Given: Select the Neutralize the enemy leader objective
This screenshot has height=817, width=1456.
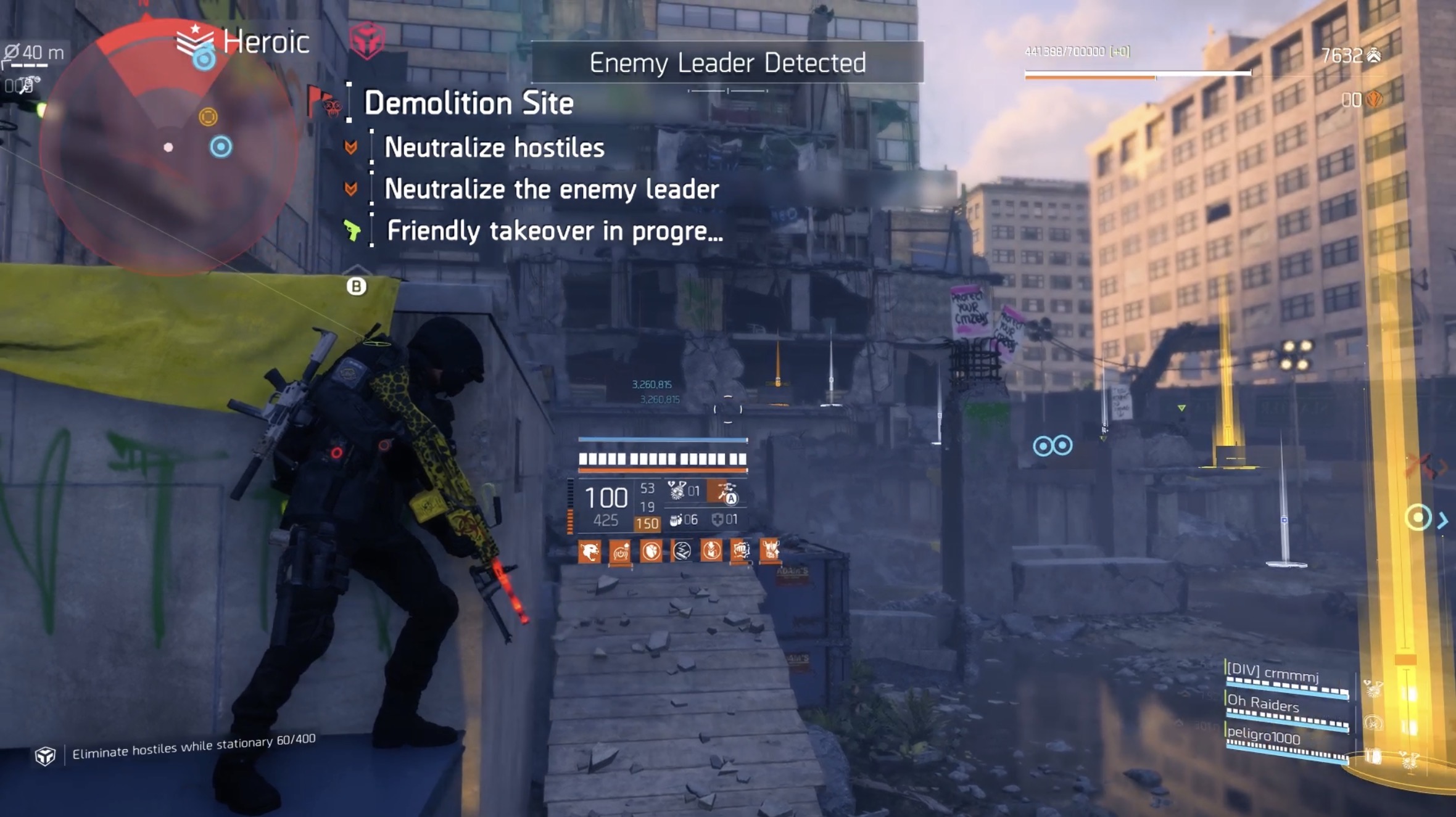Looking at the screenshot, I should (x=551, y=189).
